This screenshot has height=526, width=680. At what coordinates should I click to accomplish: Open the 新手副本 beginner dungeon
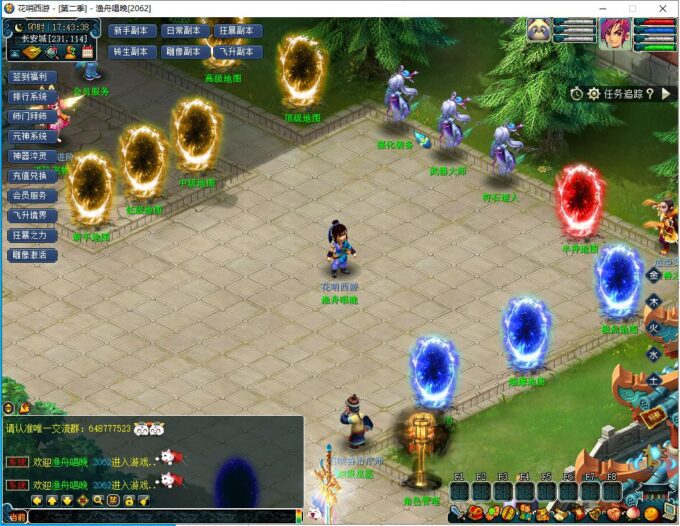click(131, 30)
